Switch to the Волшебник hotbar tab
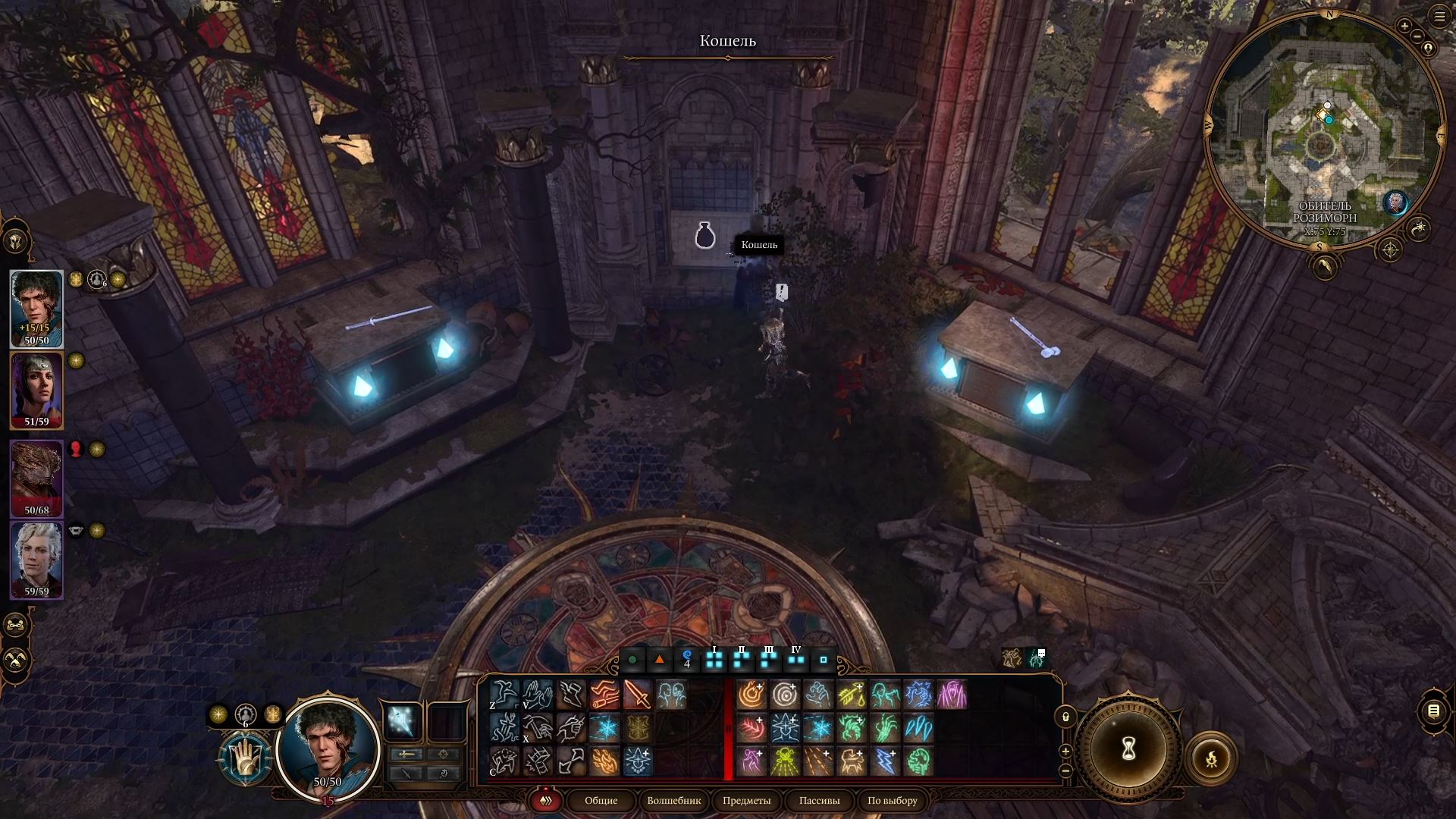 674,801
